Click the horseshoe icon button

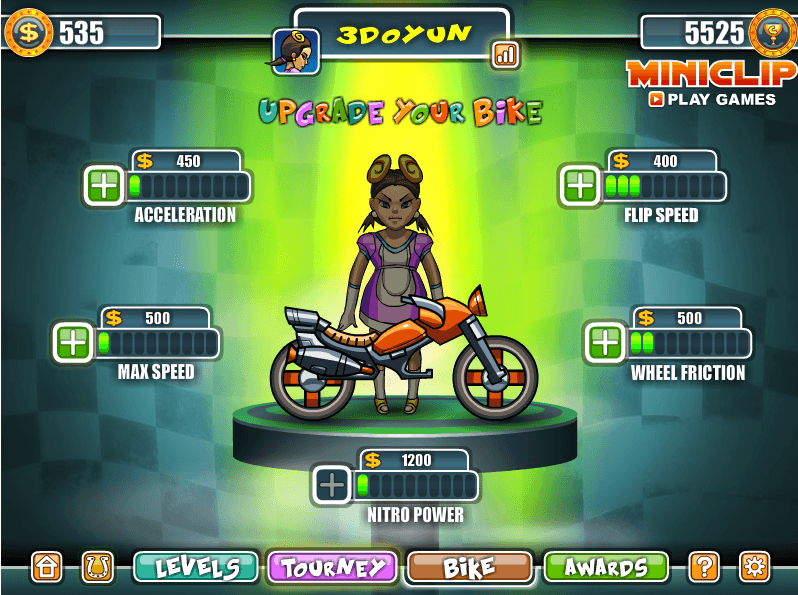pyautogui.click(x=97, y=567)
